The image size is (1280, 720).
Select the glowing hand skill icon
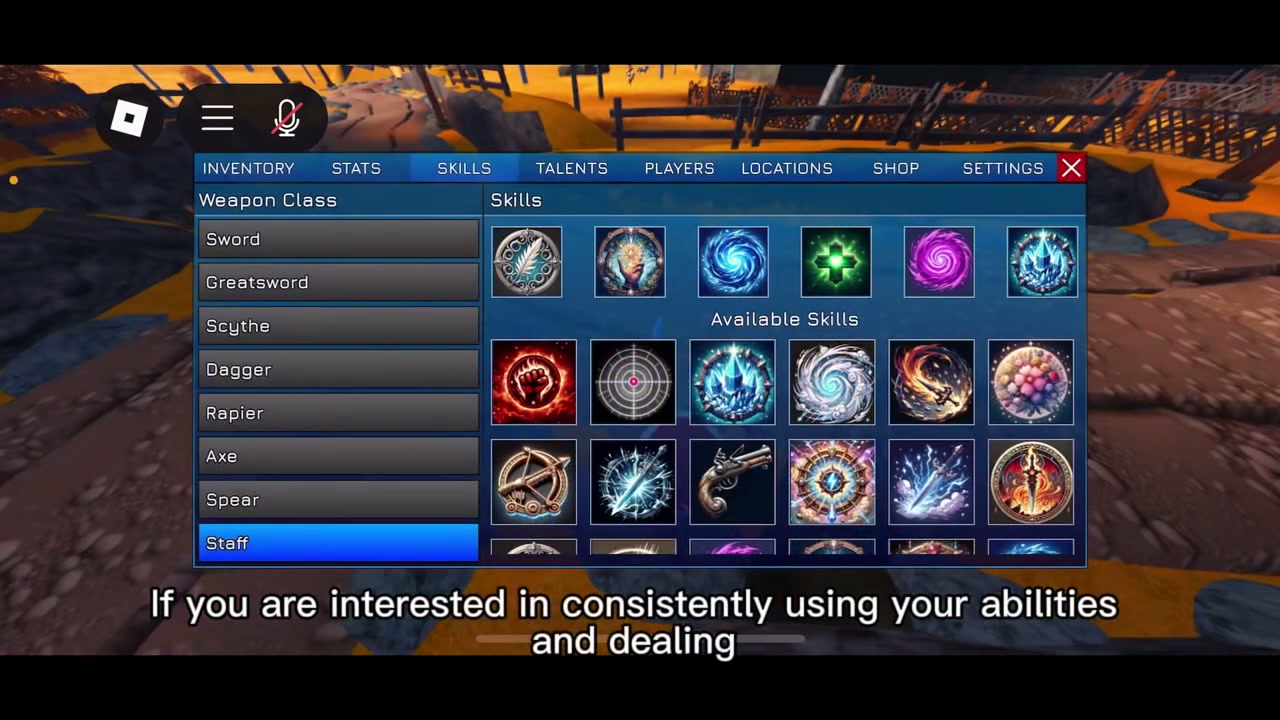629,262
